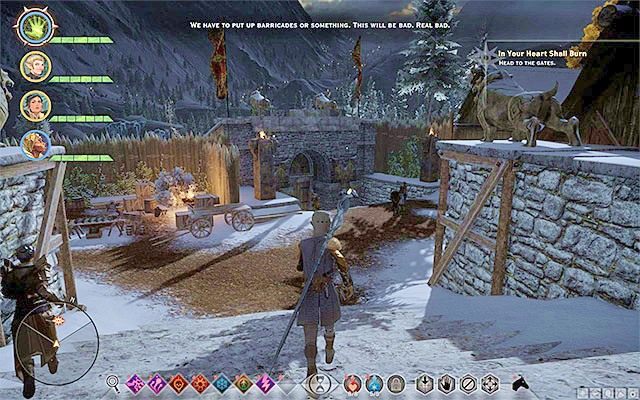Select the dark-haired woman party portrait
Screen dimensions: 640x400
(x=34, y=105)
